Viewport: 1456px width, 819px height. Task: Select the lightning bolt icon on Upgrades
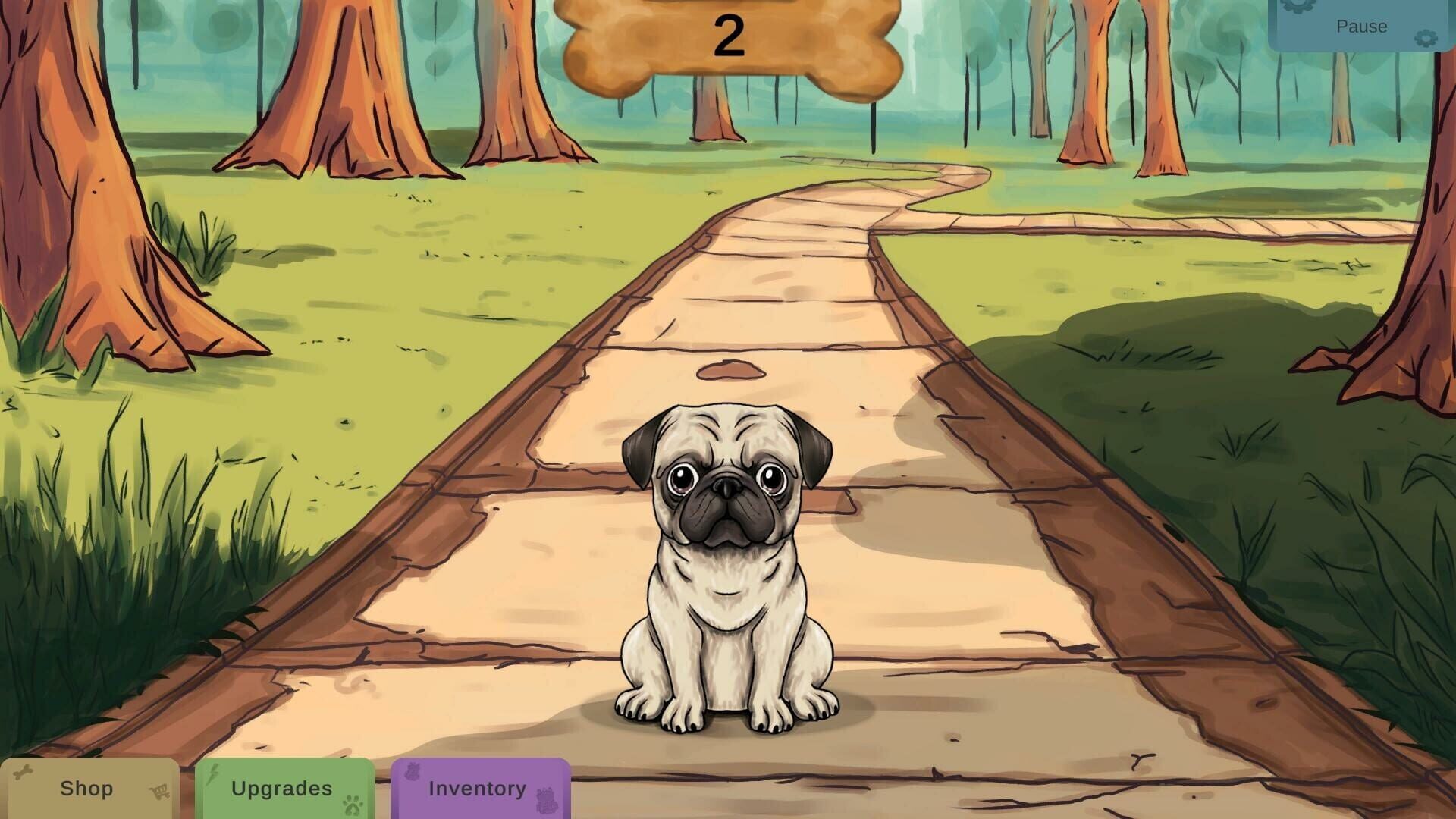215,773
